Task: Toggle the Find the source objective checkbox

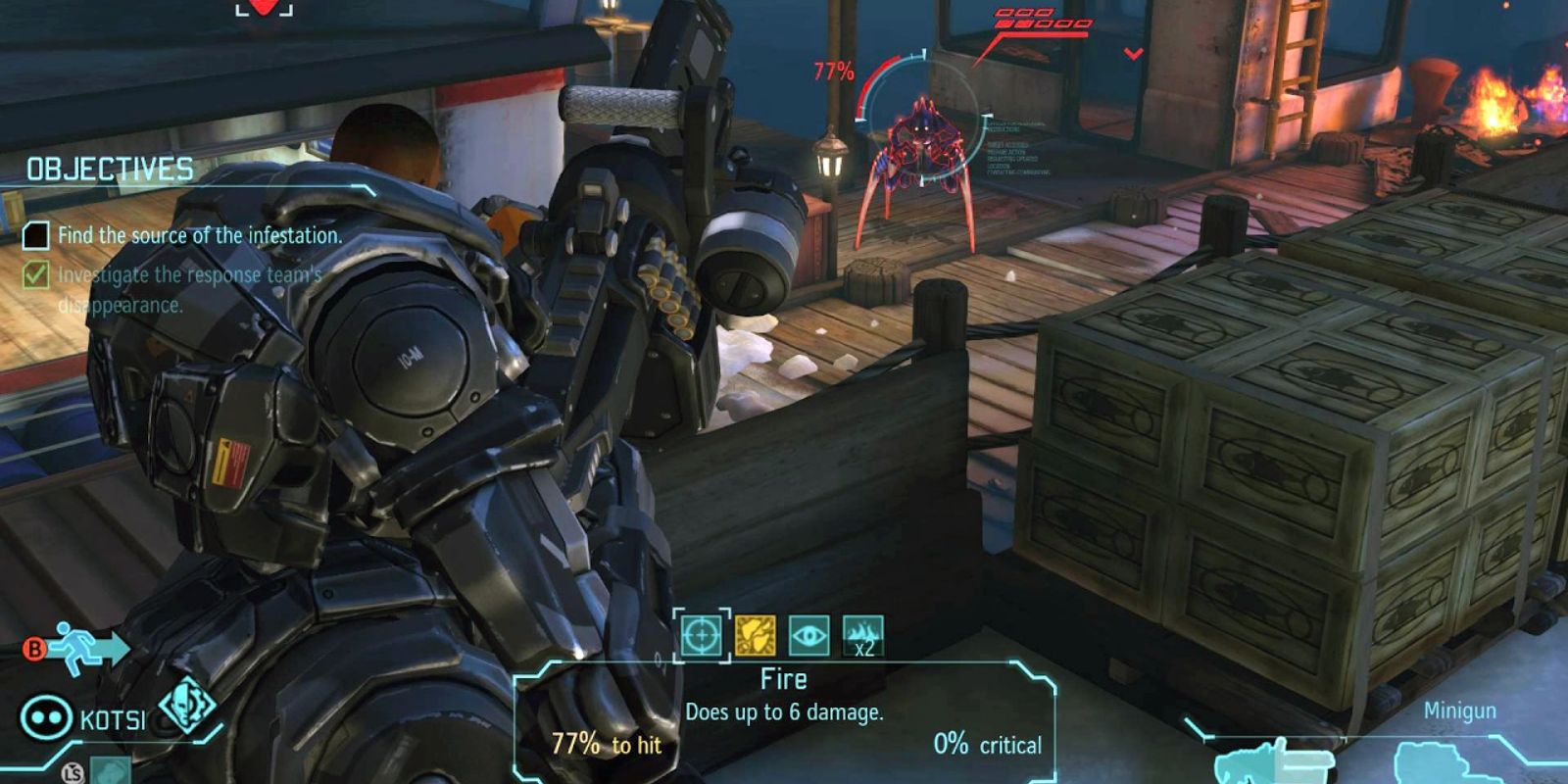Action: click(36, 235)
